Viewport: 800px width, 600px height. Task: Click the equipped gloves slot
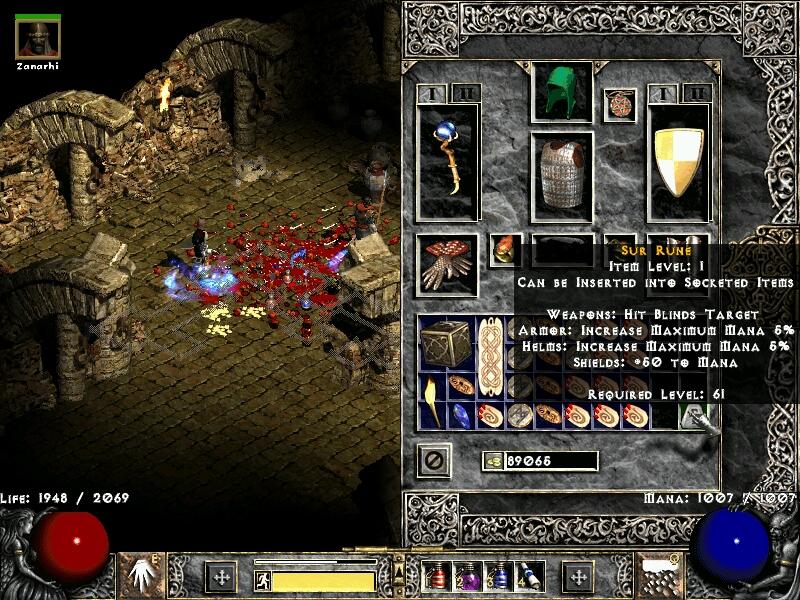tap(447, 266)
